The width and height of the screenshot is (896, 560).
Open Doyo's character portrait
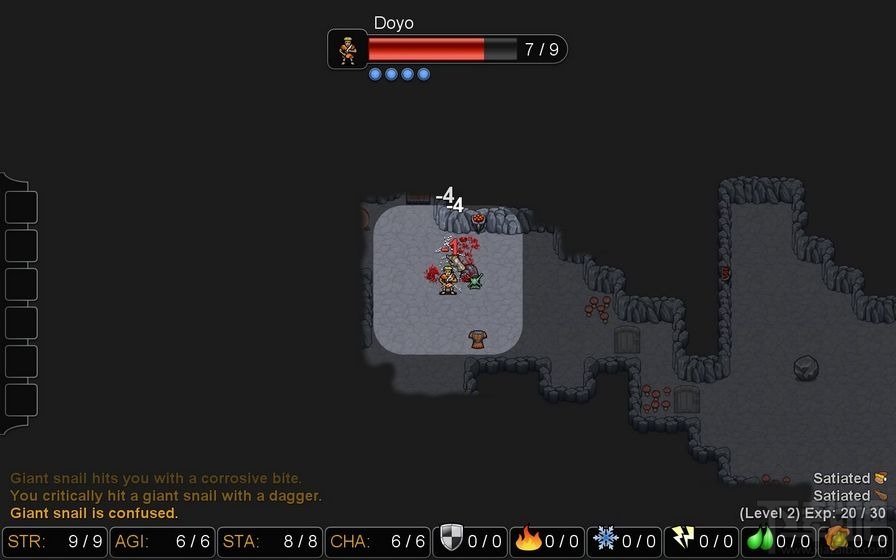pos(347,49)
